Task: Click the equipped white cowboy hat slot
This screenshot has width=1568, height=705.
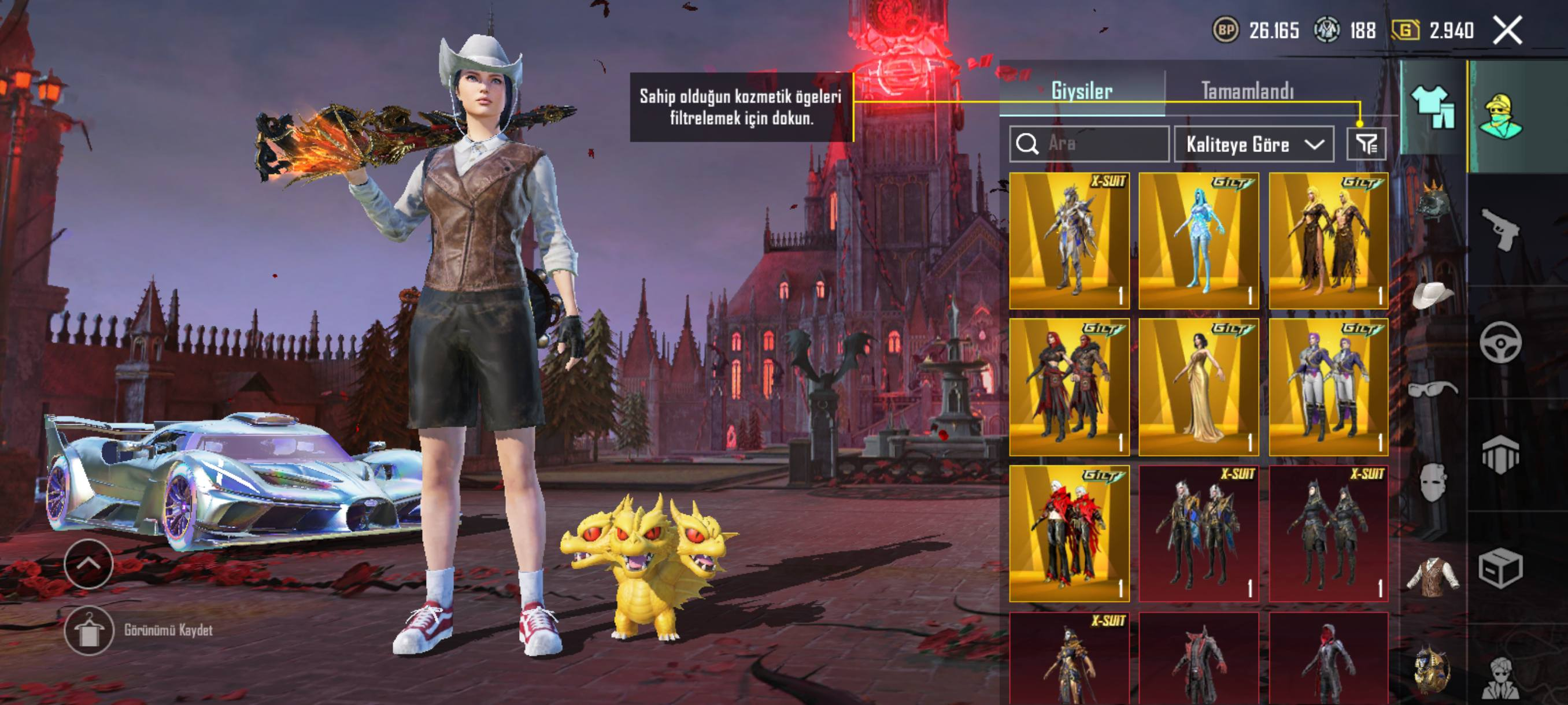Action: coord(1433,296)
